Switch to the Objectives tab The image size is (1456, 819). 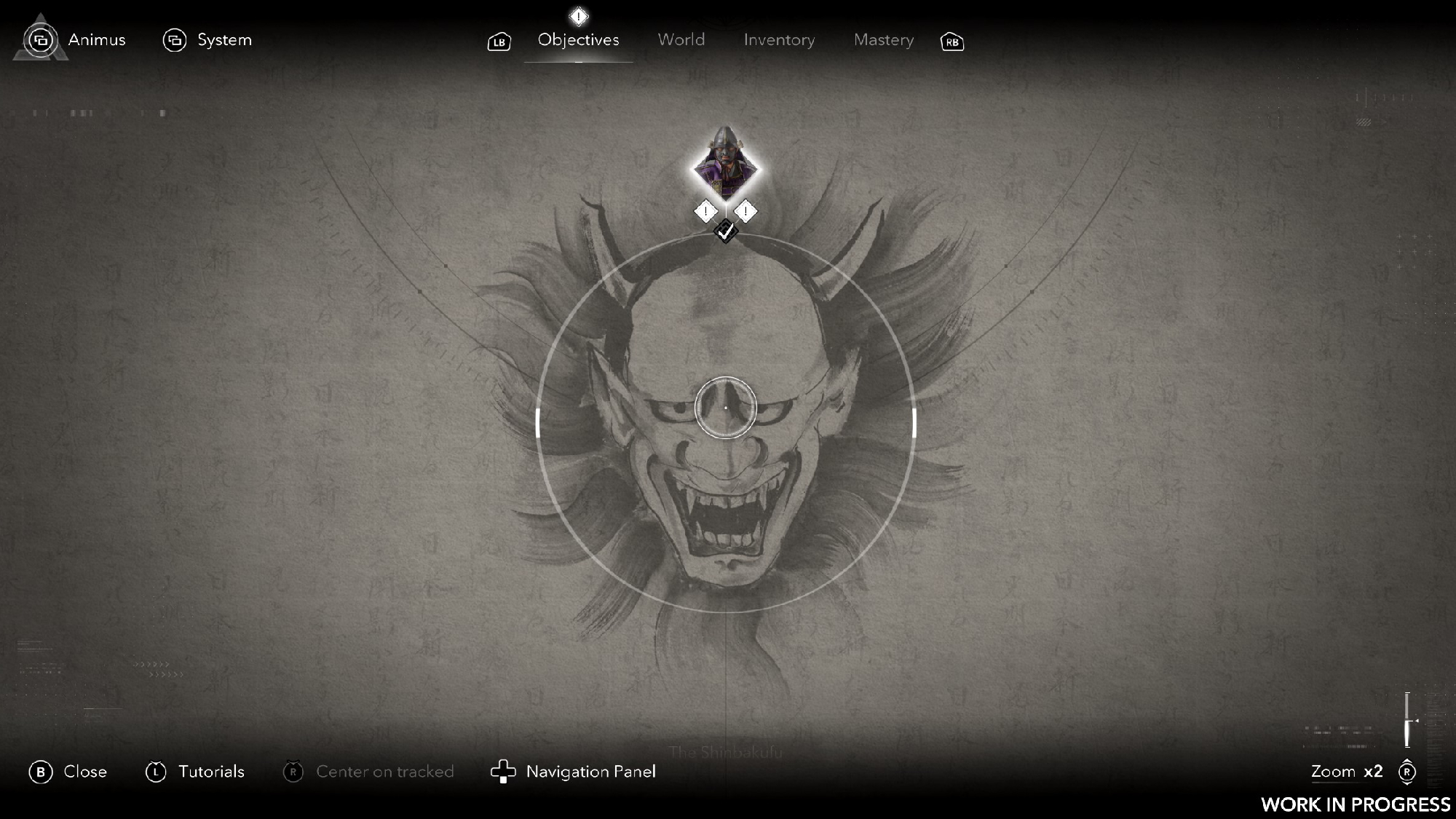[x=578, y=40]
